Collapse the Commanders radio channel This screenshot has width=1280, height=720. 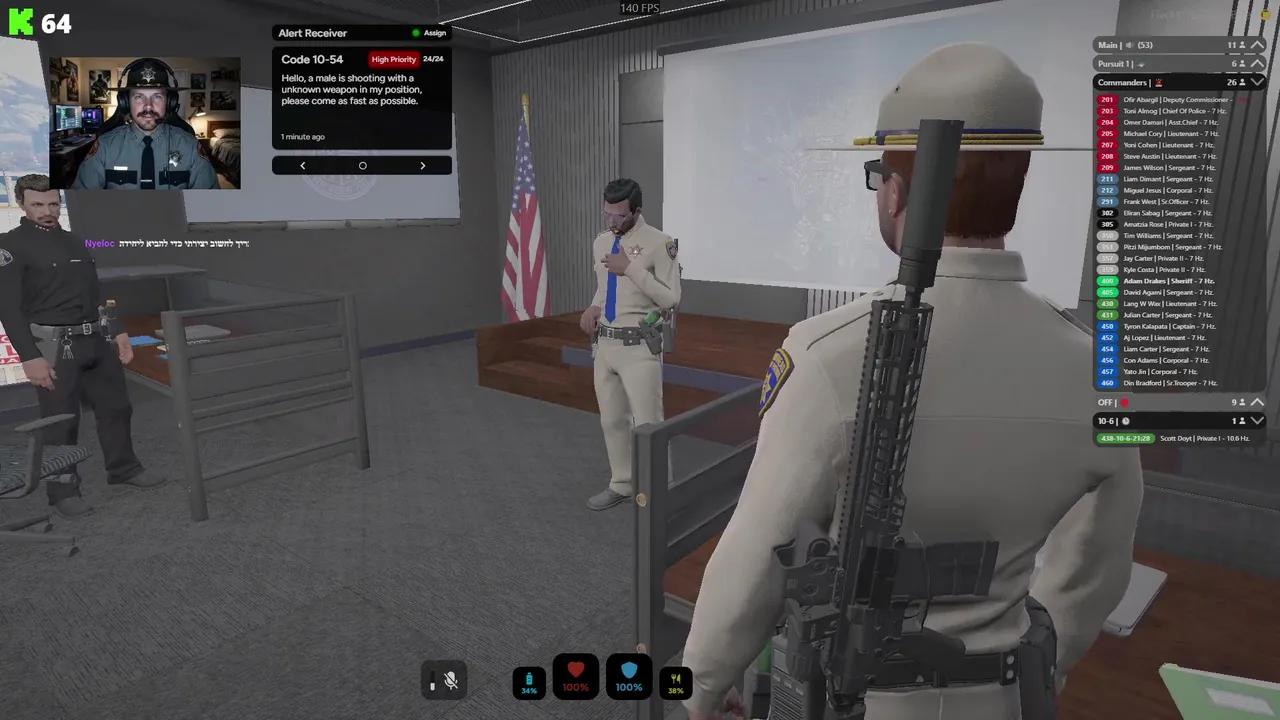pyautogui.click(x=1259, y=82)
